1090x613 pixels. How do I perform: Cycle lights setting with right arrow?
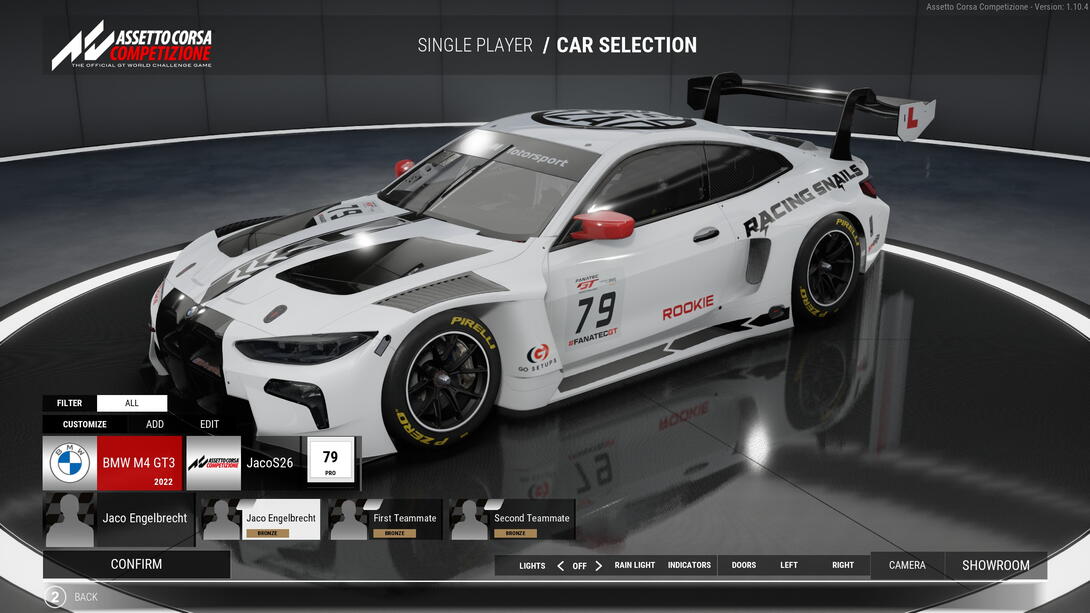[599, 565]
